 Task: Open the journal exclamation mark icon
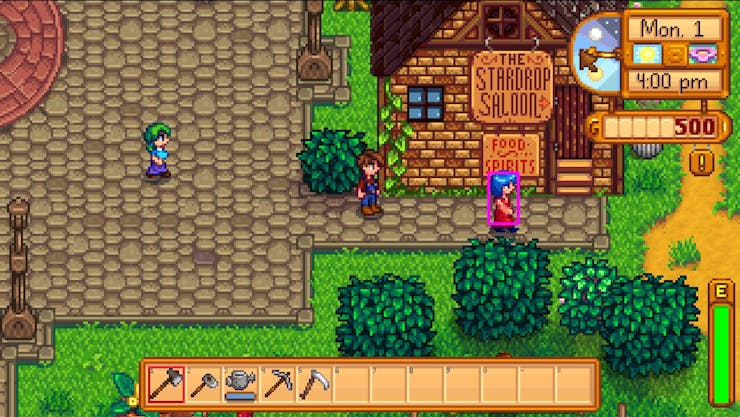[704, 158]
